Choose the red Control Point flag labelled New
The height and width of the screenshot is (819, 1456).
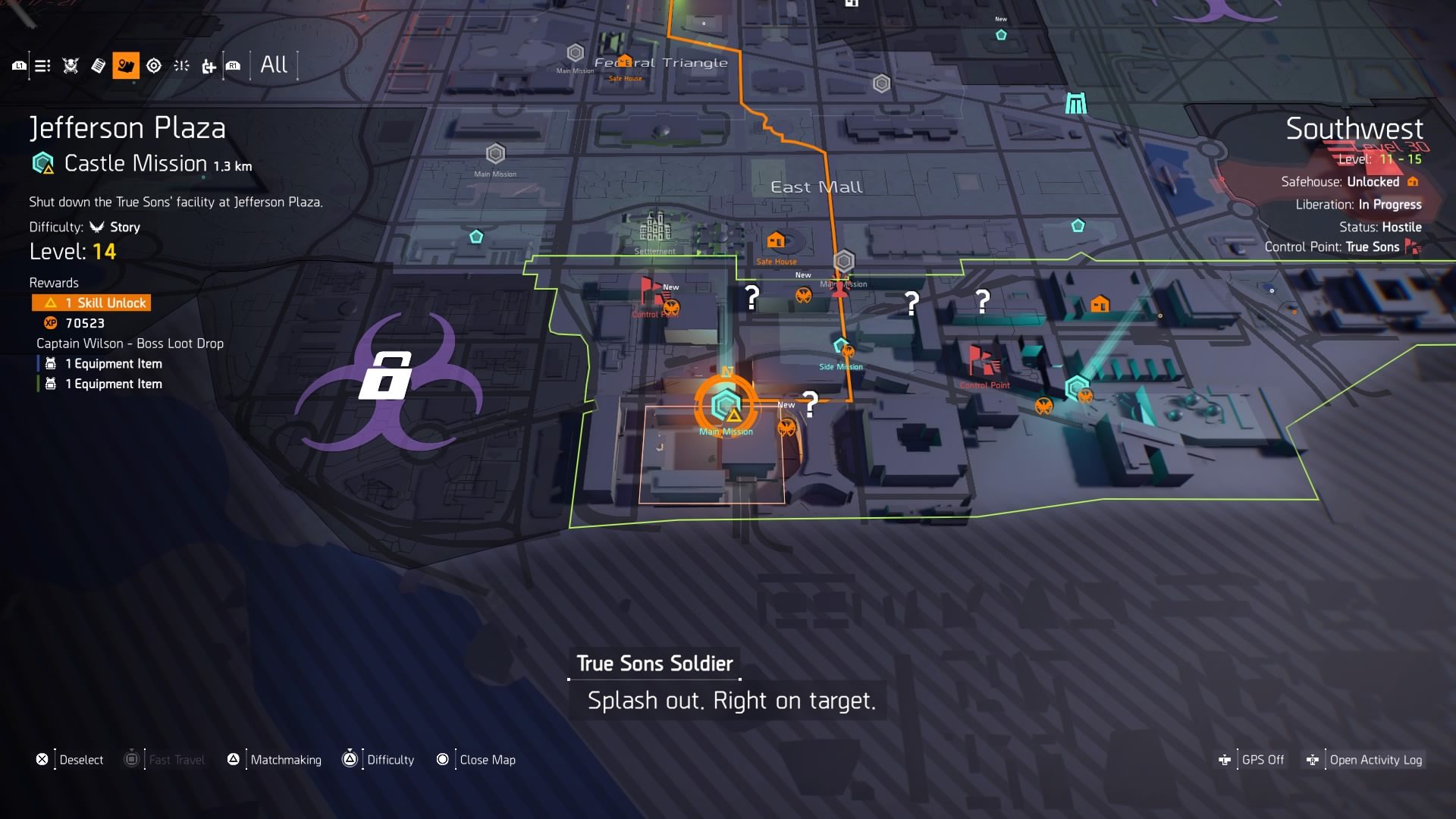(x=651, y=290)
